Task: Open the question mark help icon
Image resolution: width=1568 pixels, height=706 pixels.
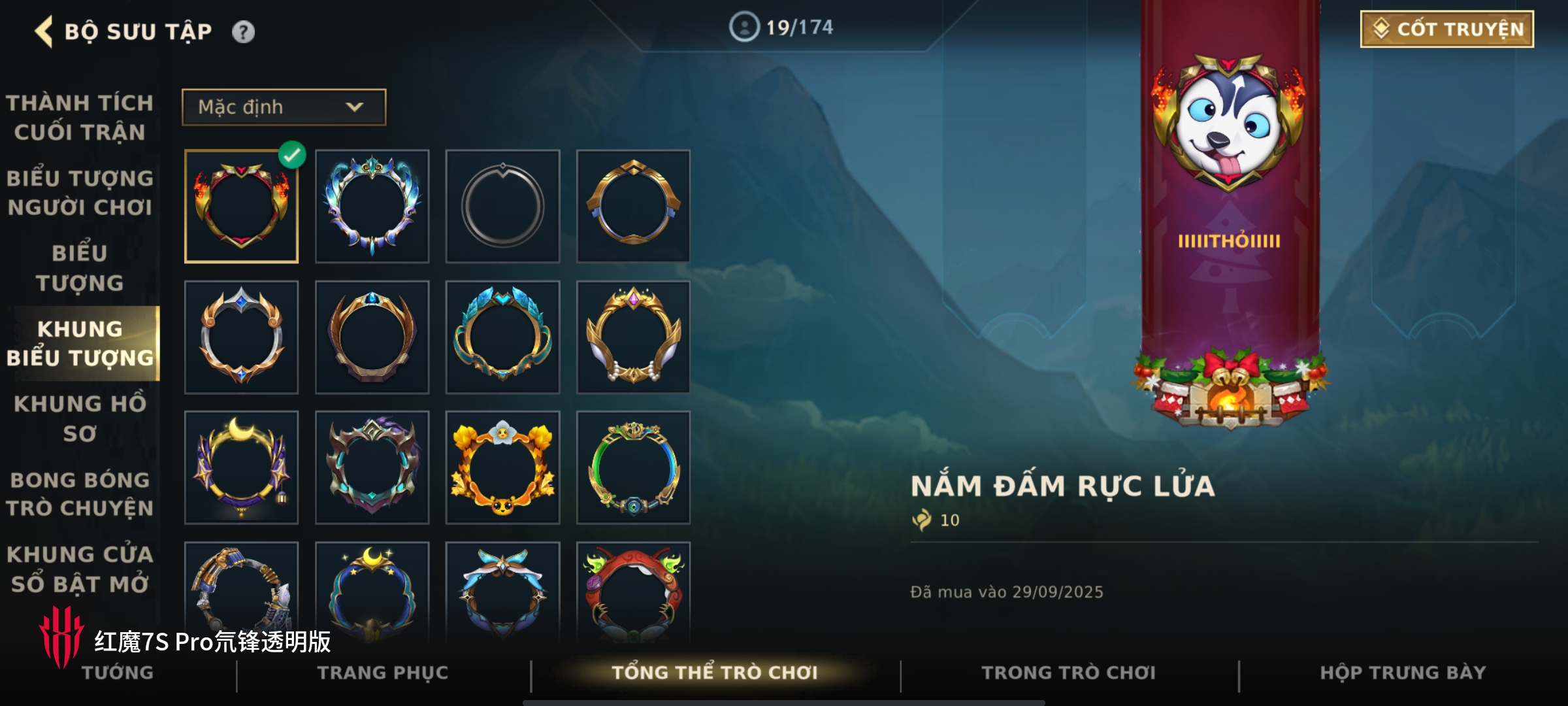Action: pyautogui.click(x=243, y=31)
